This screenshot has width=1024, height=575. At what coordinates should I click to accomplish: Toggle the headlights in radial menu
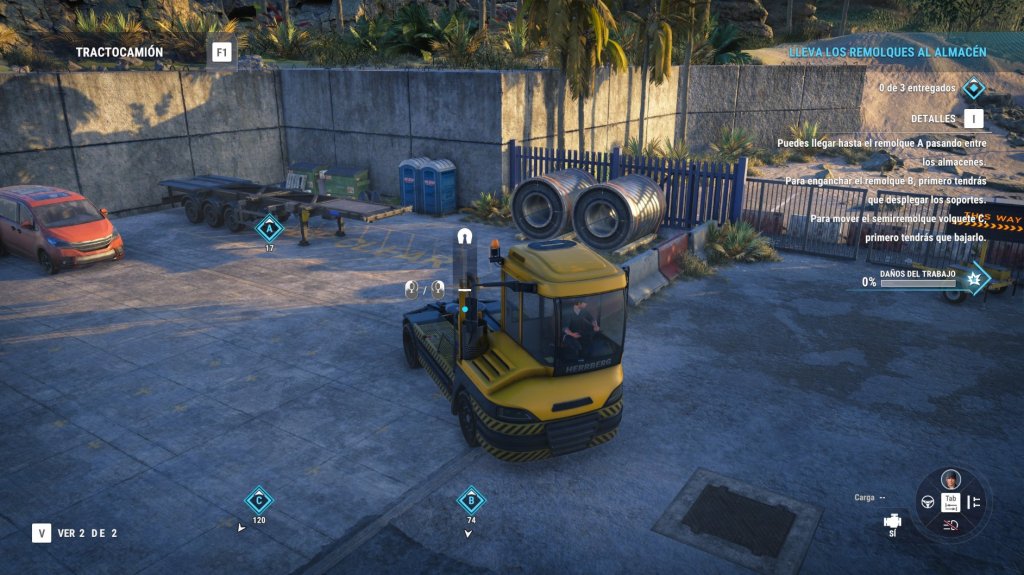pos(951,525)
